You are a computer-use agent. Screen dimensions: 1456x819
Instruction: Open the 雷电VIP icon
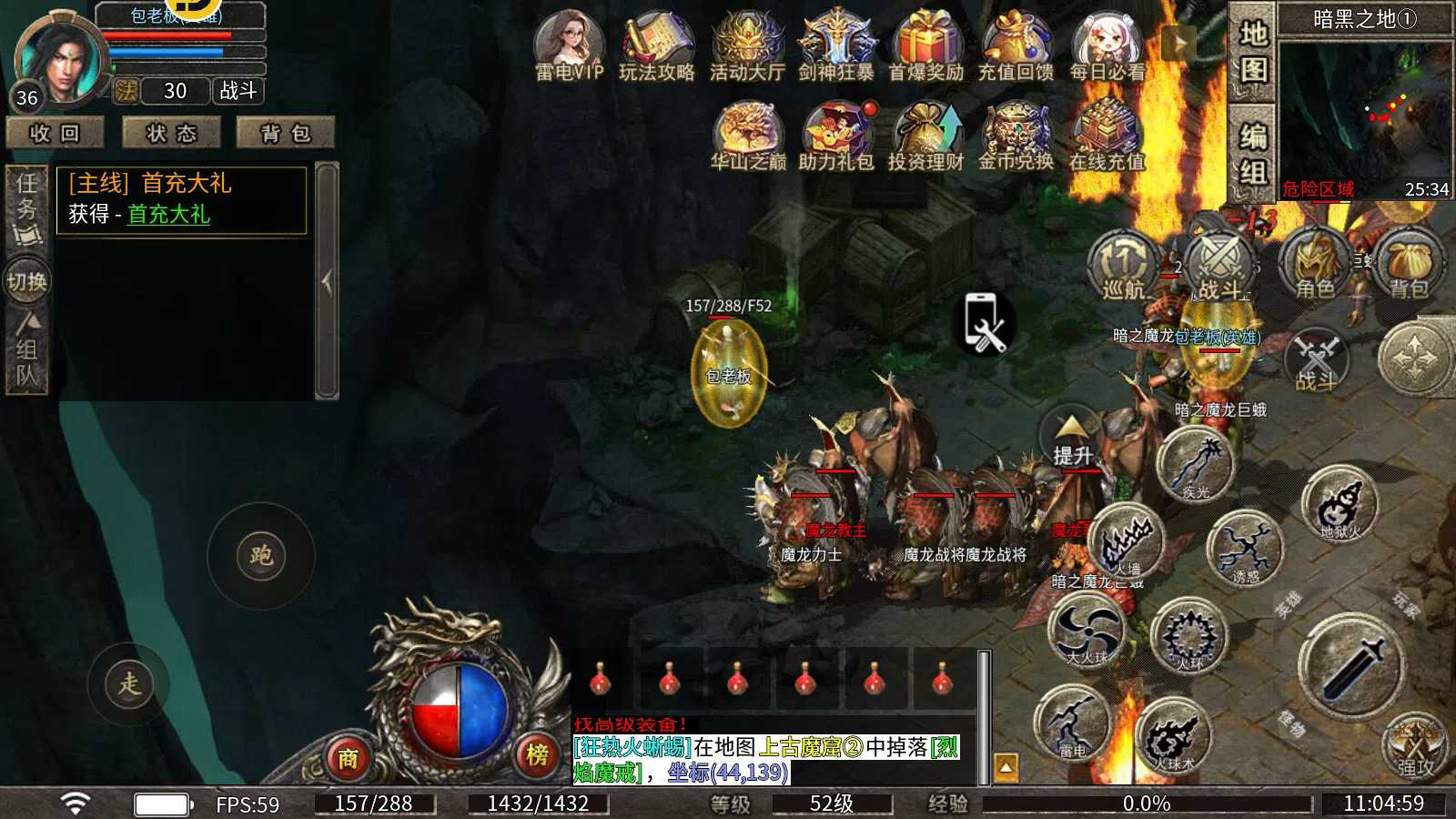[569, 45]
